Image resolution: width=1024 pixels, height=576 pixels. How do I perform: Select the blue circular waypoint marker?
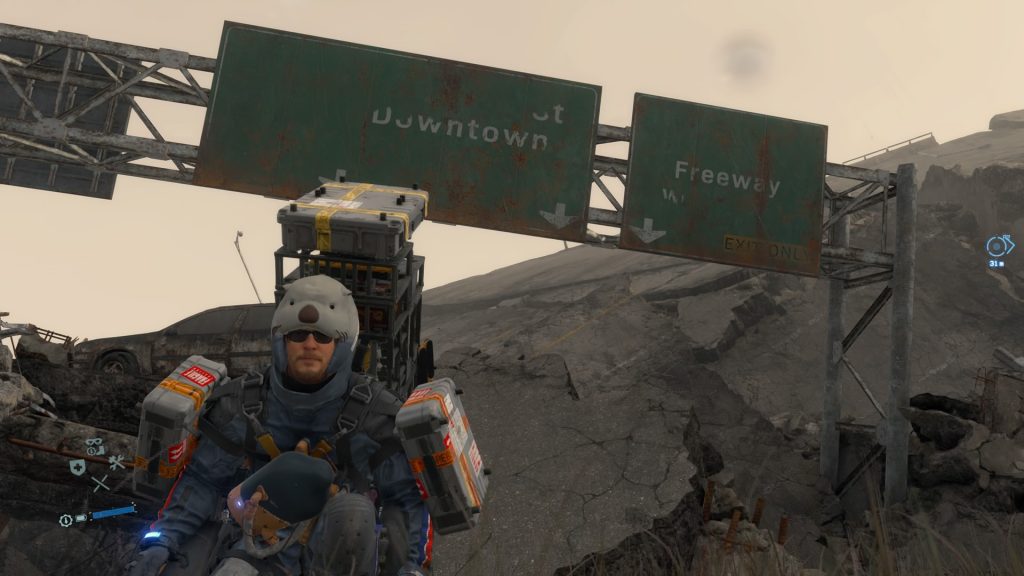point(999,245)
